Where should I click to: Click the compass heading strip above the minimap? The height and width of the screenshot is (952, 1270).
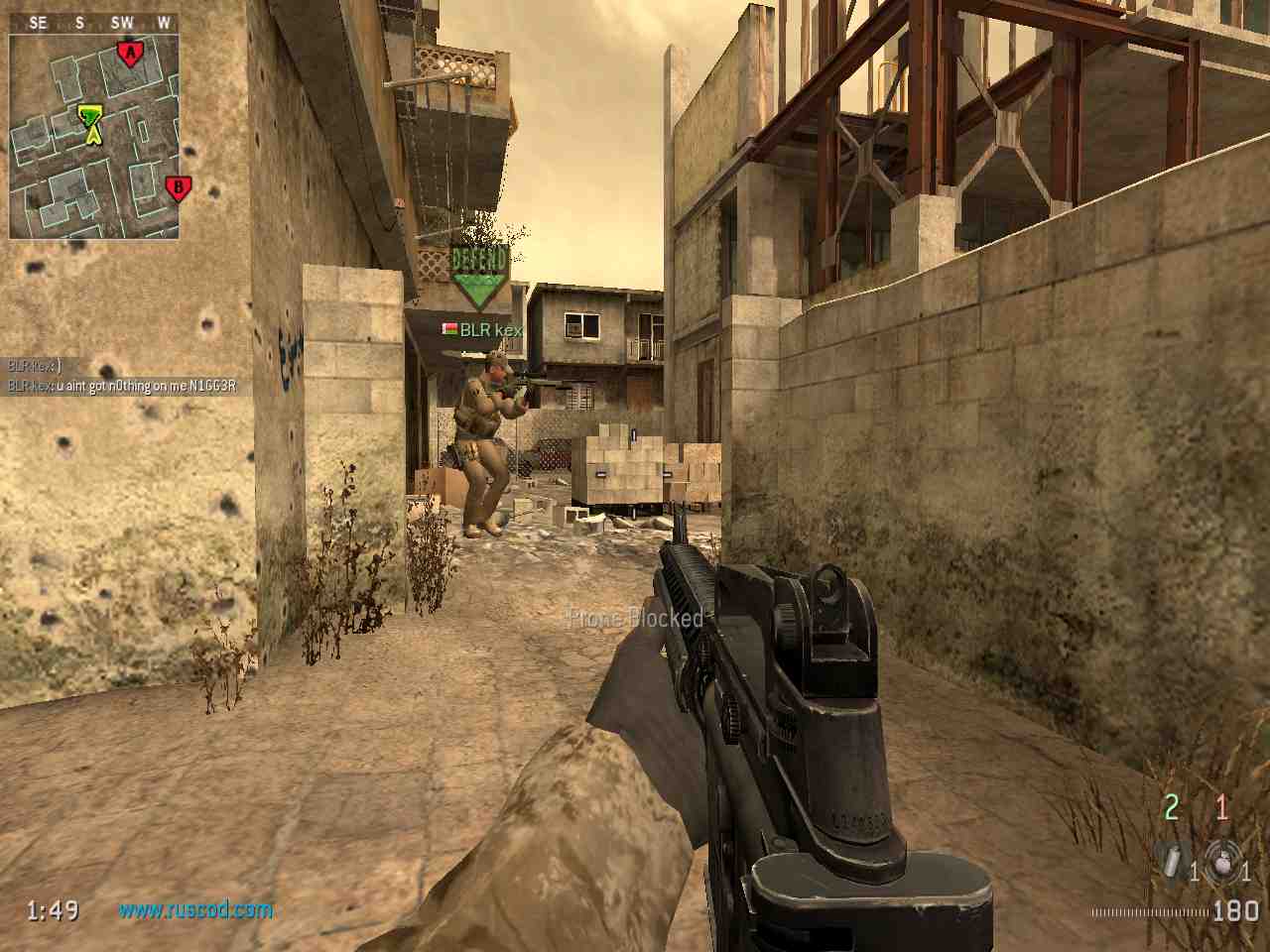(x=94, y=23)
